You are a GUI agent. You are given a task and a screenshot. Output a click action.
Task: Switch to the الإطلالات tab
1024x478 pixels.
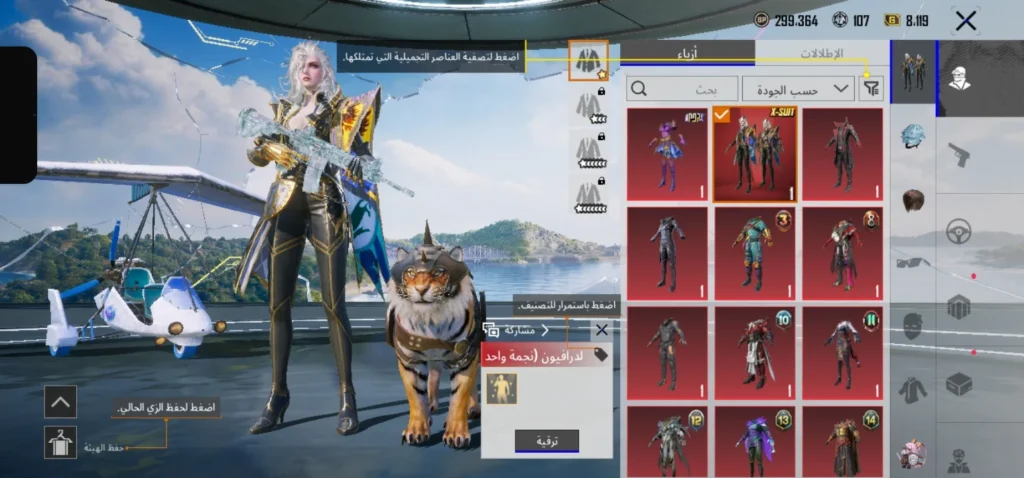822,54
